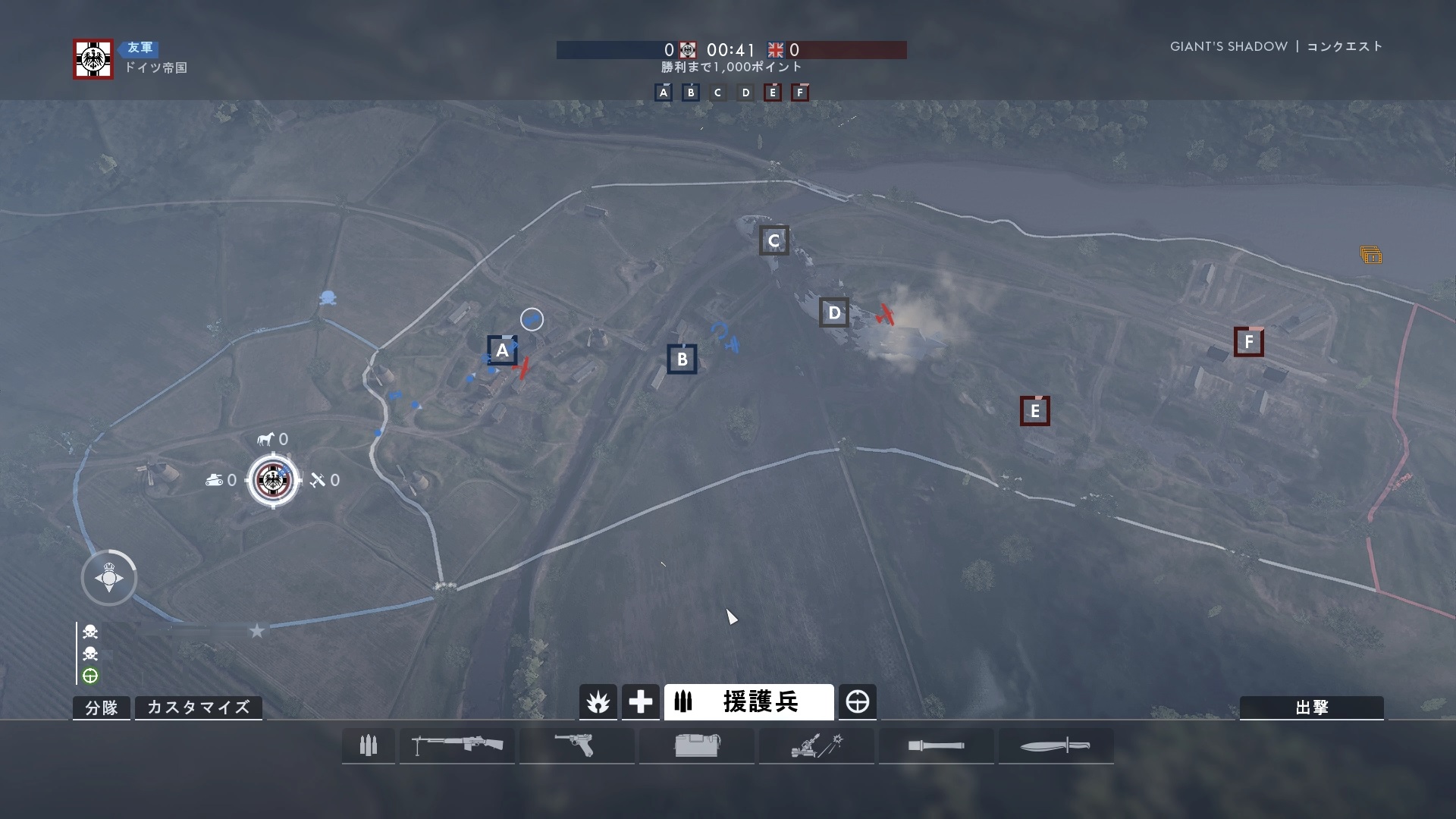This screenshot has height=819, width=1456.
Task: Click the light machine gun primary weapon slot
Action: 457,745
